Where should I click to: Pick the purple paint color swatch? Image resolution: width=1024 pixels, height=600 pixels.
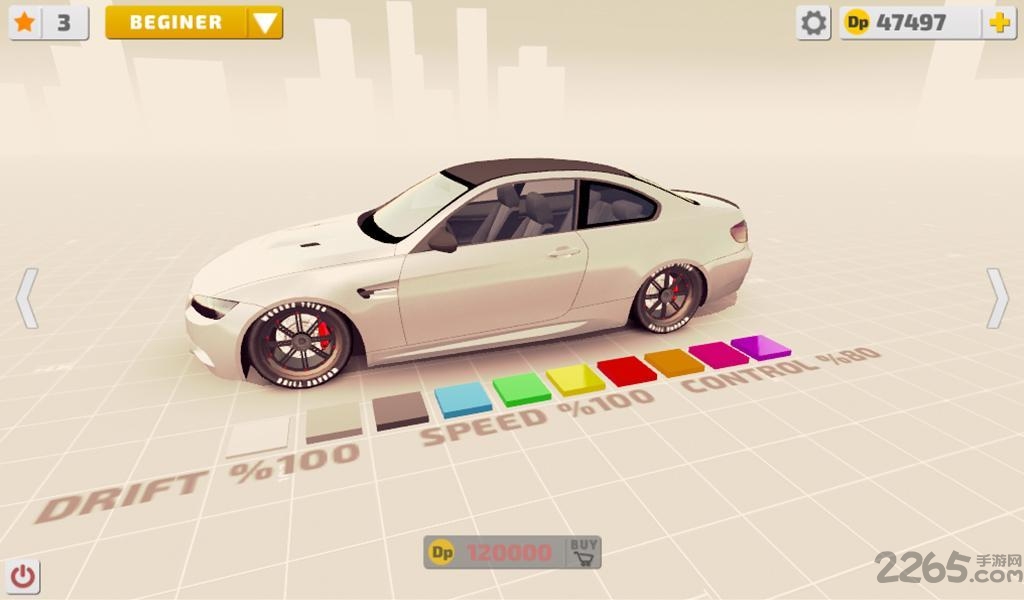(760, 346)
